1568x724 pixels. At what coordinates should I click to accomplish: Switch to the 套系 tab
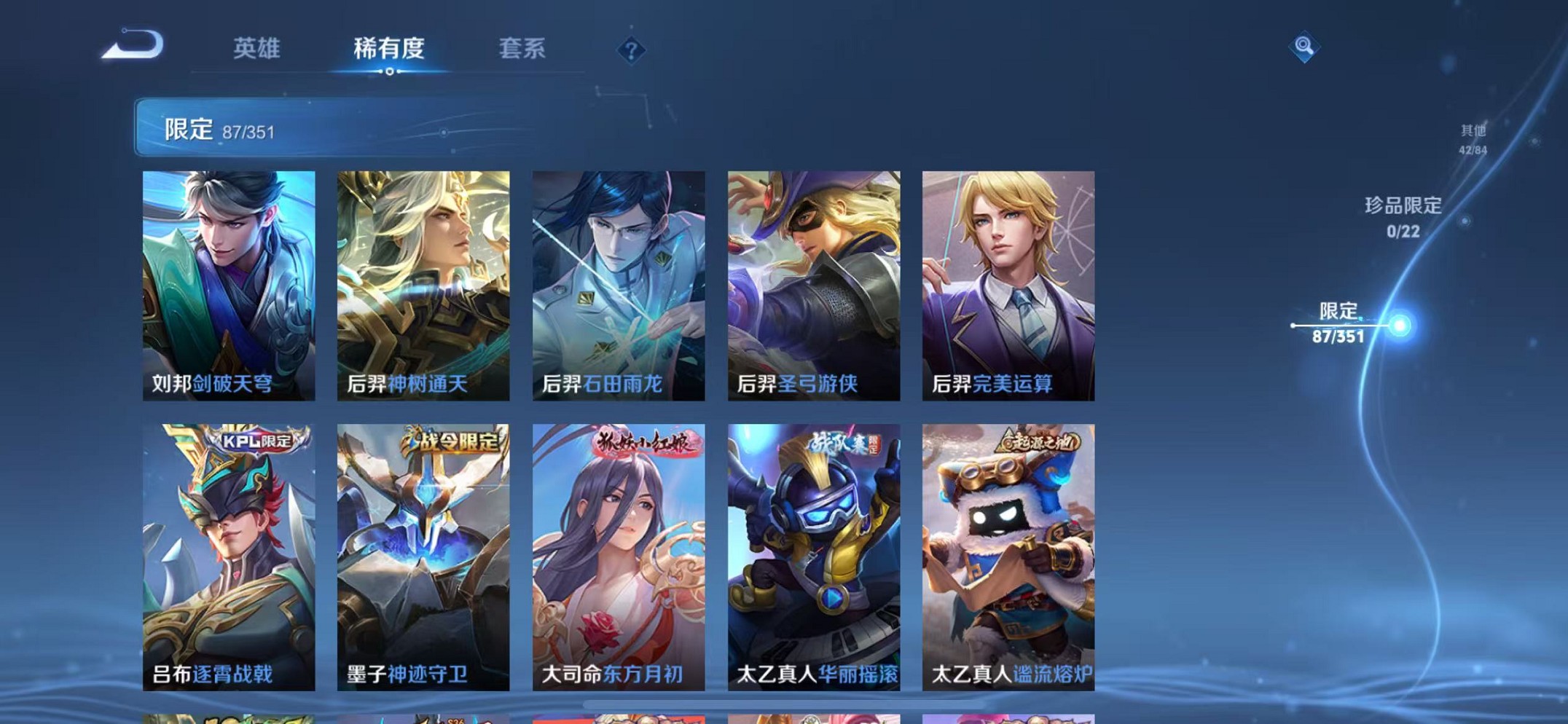(x=524, y=48)
